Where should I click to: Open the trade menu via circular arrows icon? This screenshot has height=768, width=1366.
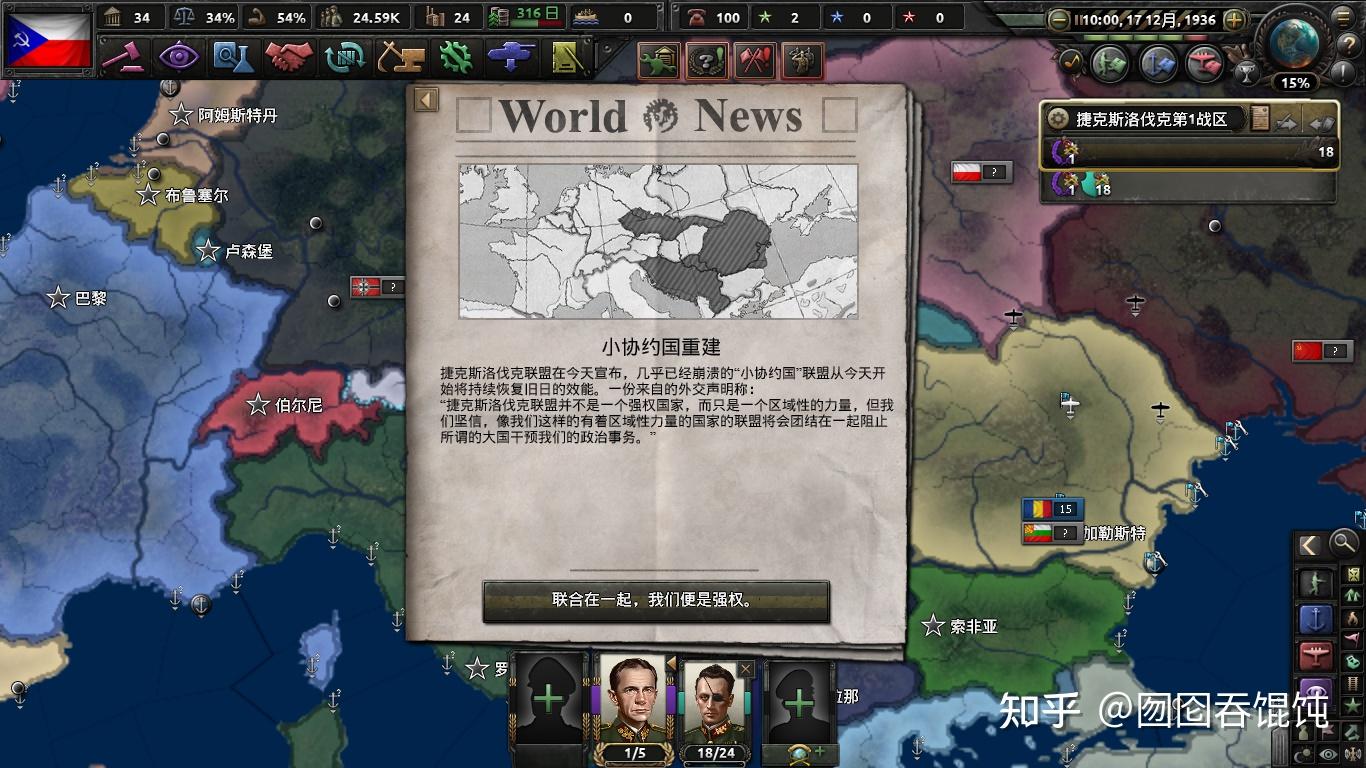(346, 58)
